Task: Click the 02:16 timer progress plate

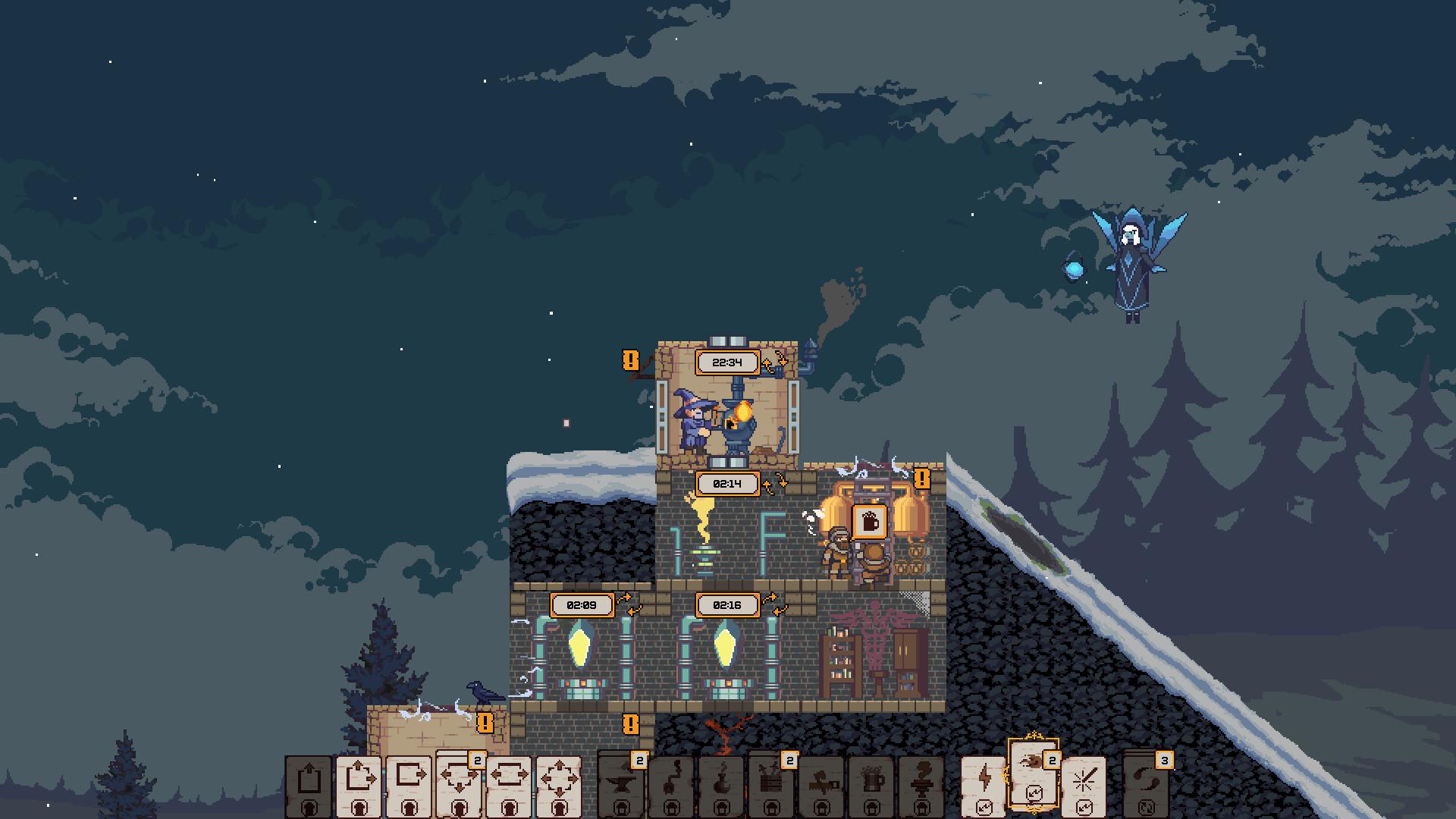Action: 729,605
